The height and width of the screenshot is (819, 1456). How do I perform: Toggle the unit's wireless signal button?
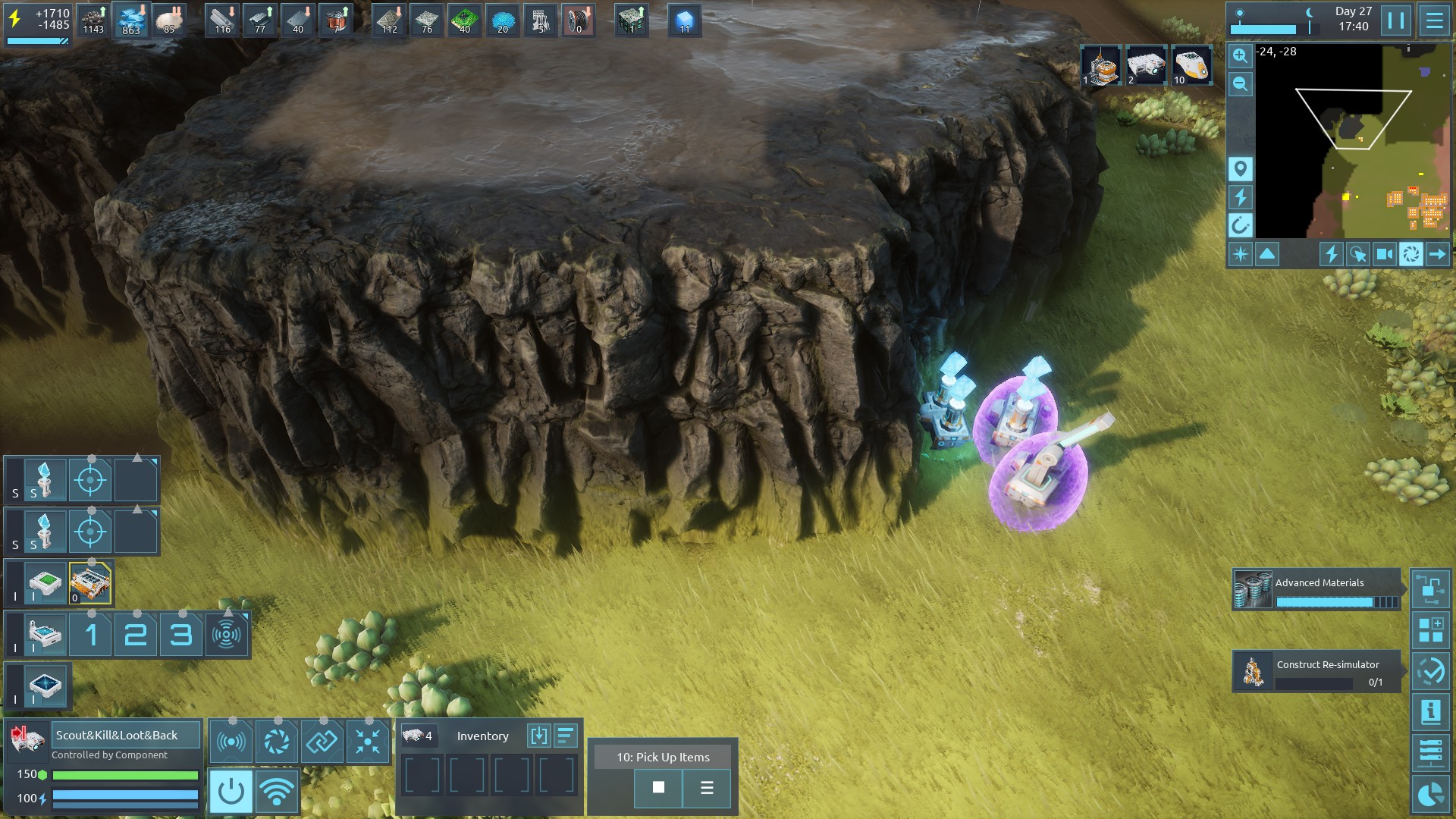(276, 792)
